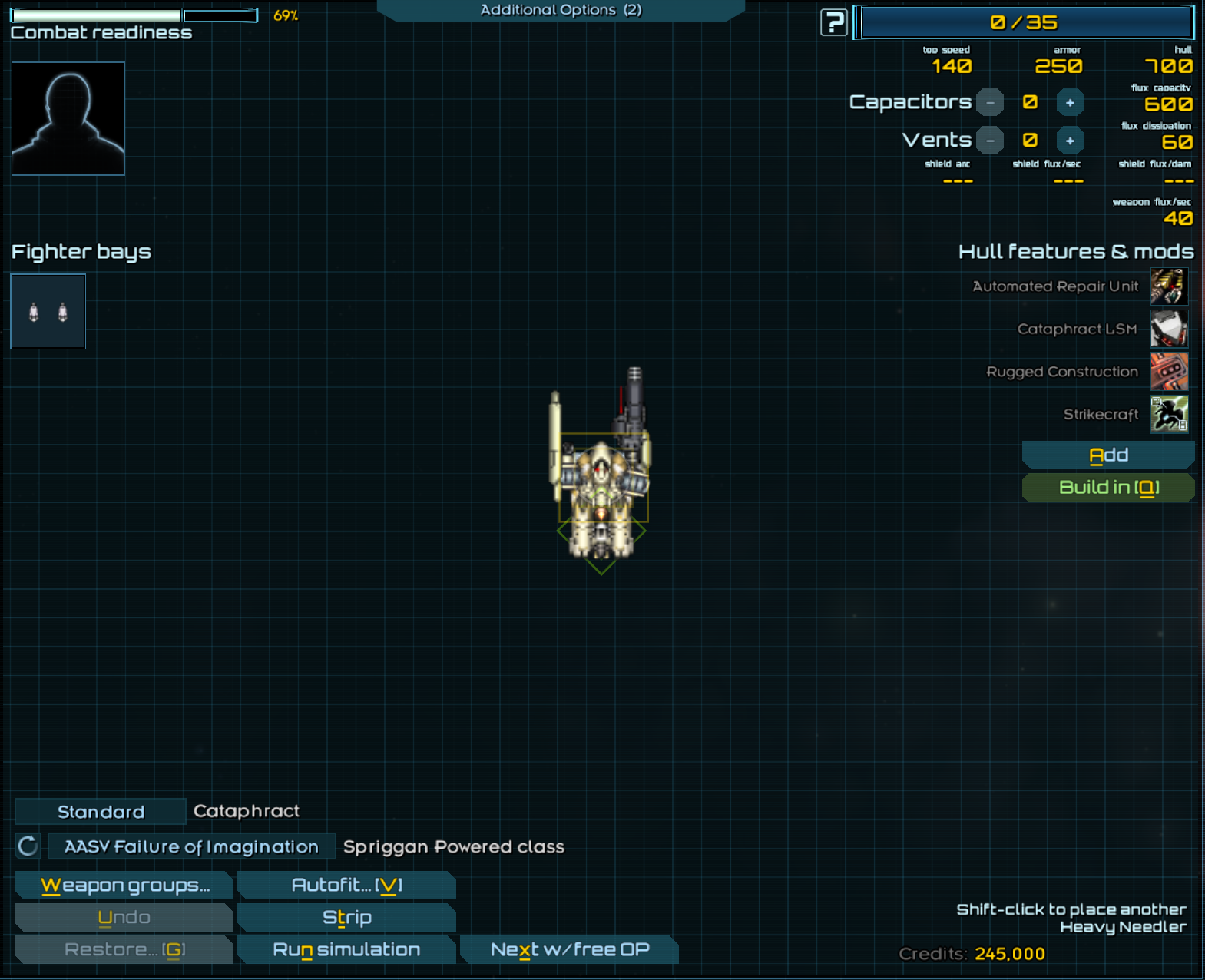Decrease Vents with minus button
The image size is (1205, 980).
coord(990,141)
